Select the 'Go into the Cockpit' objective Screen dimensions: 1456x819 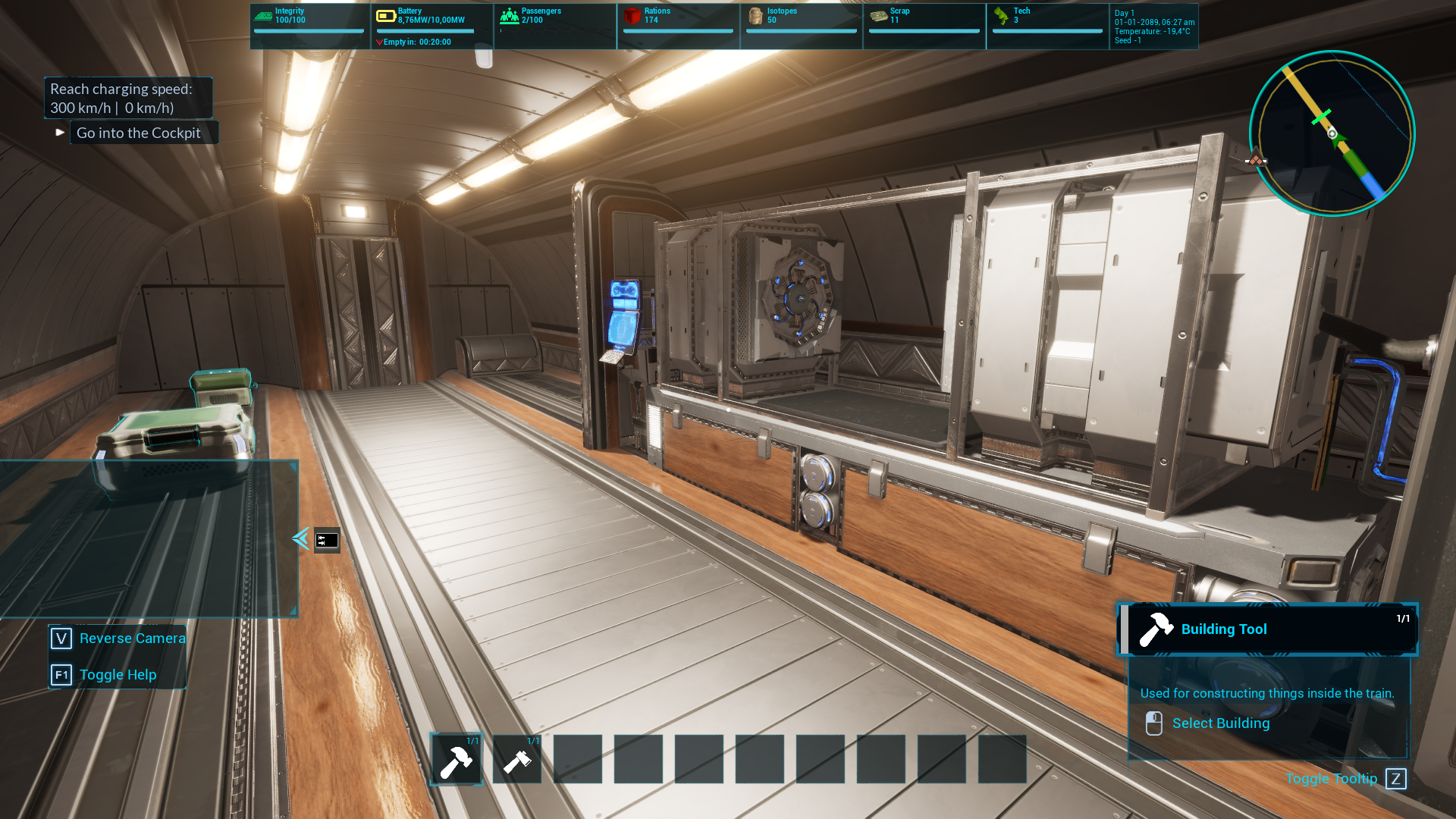pos(139,133)
